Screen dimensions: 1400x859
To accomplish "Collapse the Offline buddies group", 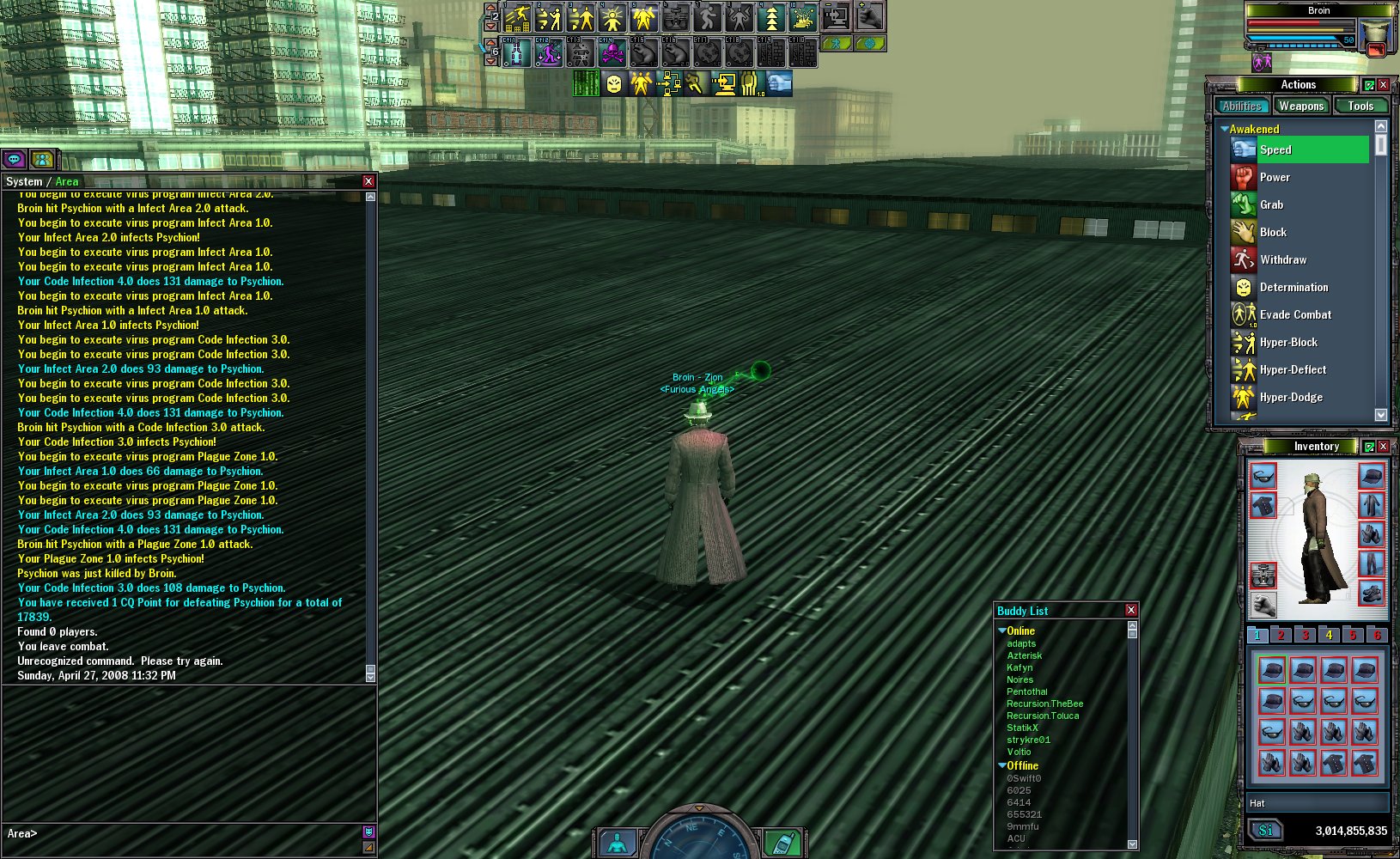I will (1002, 765).
